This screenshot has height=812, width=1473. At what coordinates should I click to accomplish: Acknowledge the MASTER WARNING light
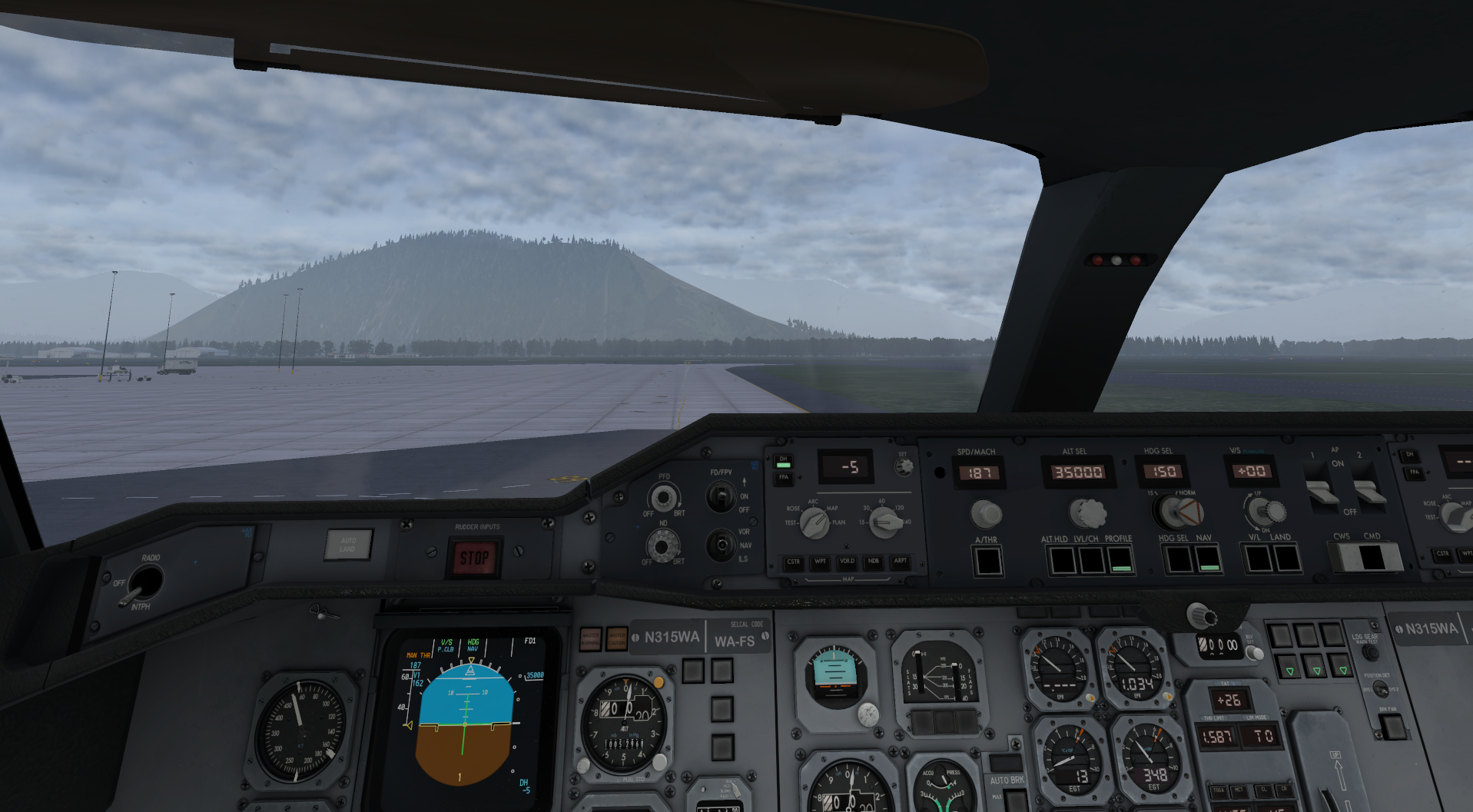coord(590,638)
